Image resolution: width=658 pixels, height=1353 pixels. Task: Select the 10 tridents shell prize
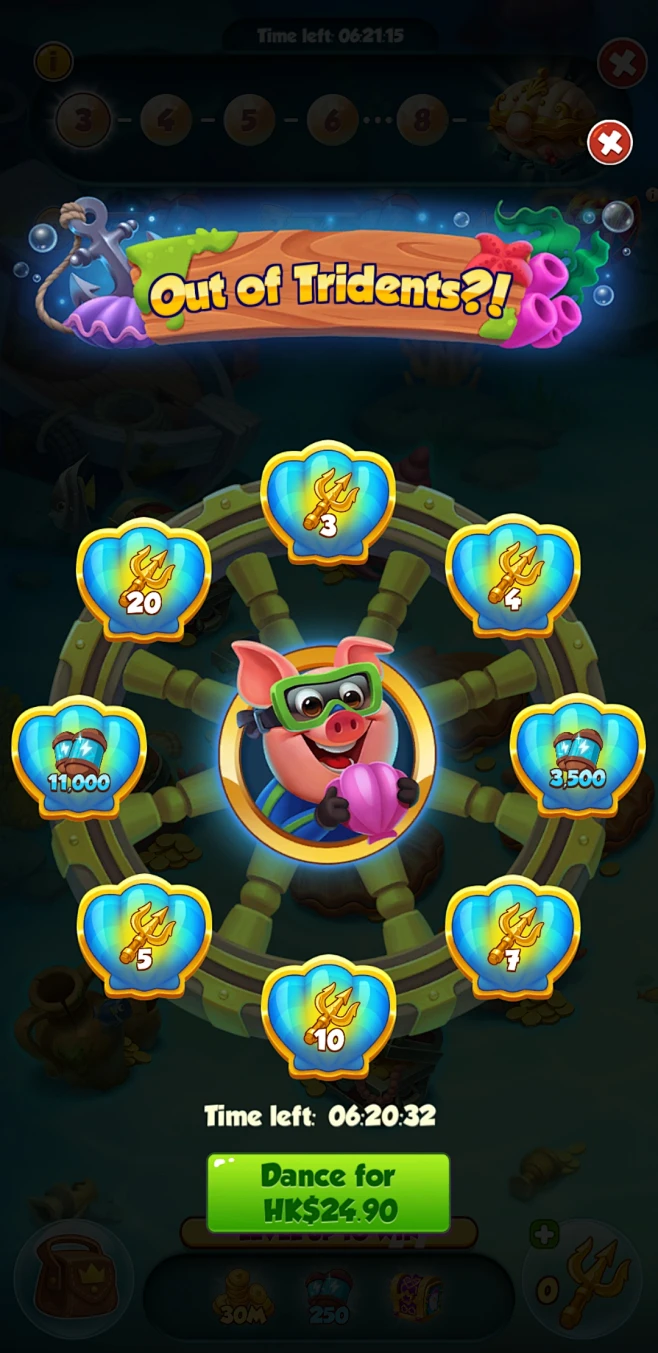click(x=328, y=1015)
